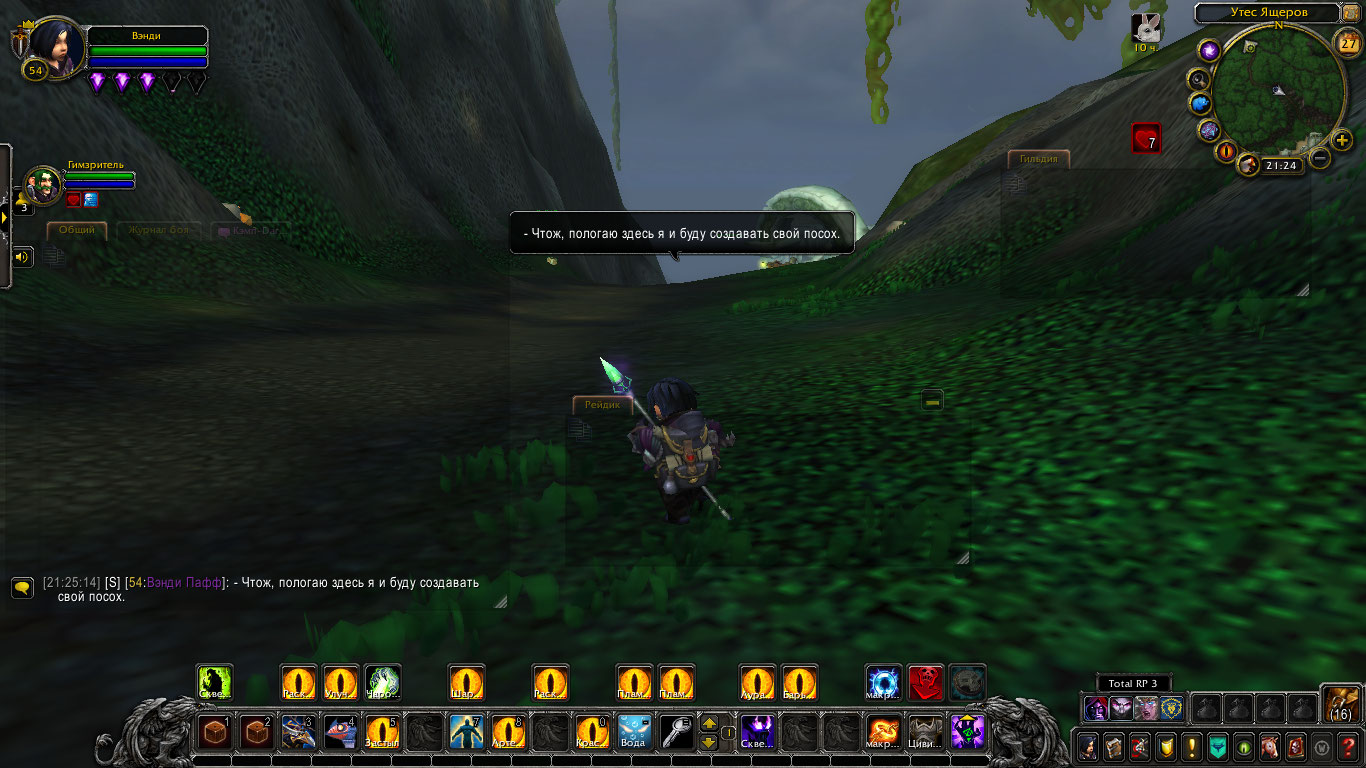Viewport: 1366px width, 768px height.
Task: Select the Рейдик chat tab
Action: click(x=603, y=404)
